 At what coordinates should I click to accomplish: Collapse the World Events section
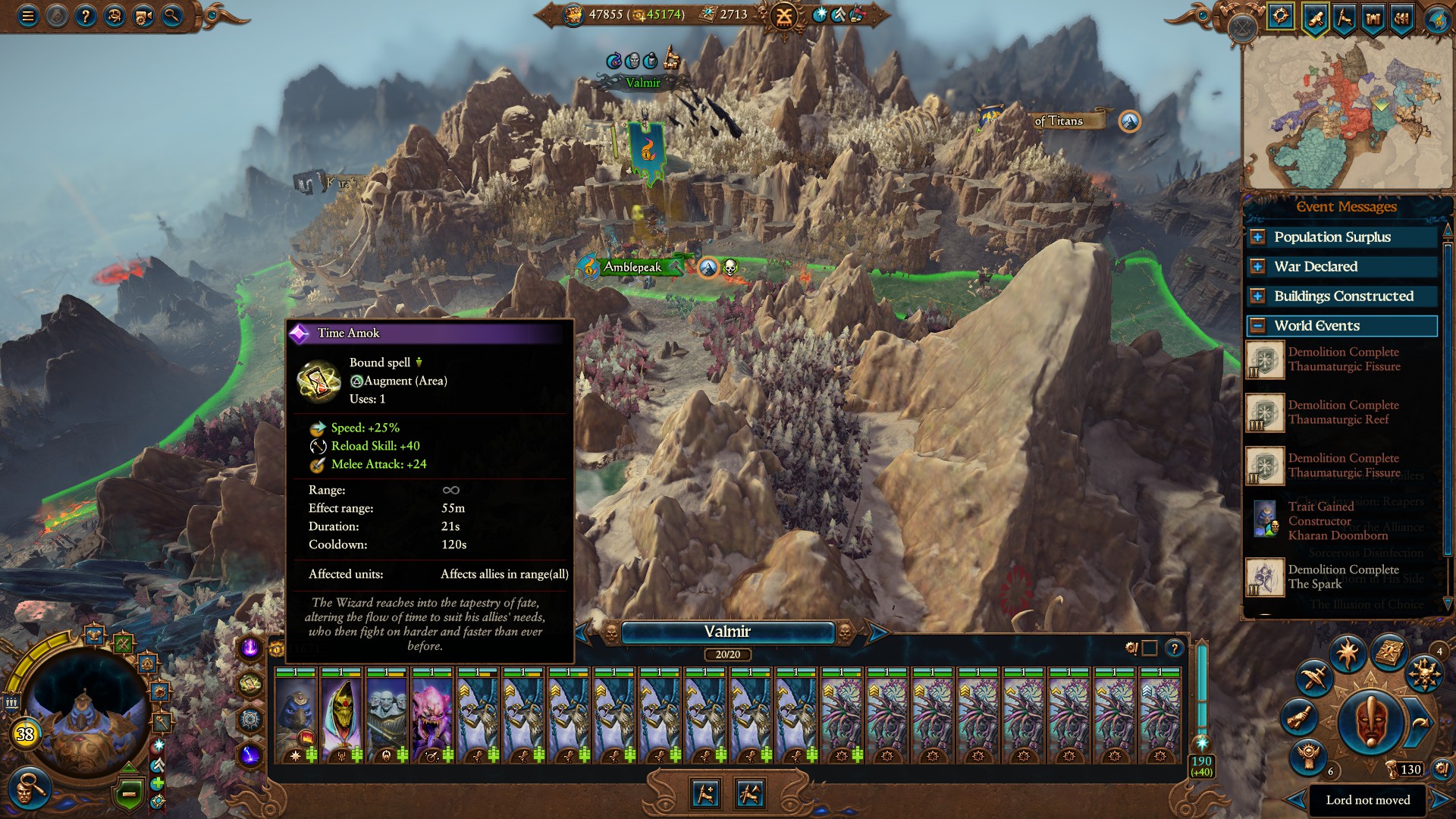(1257, 326)
